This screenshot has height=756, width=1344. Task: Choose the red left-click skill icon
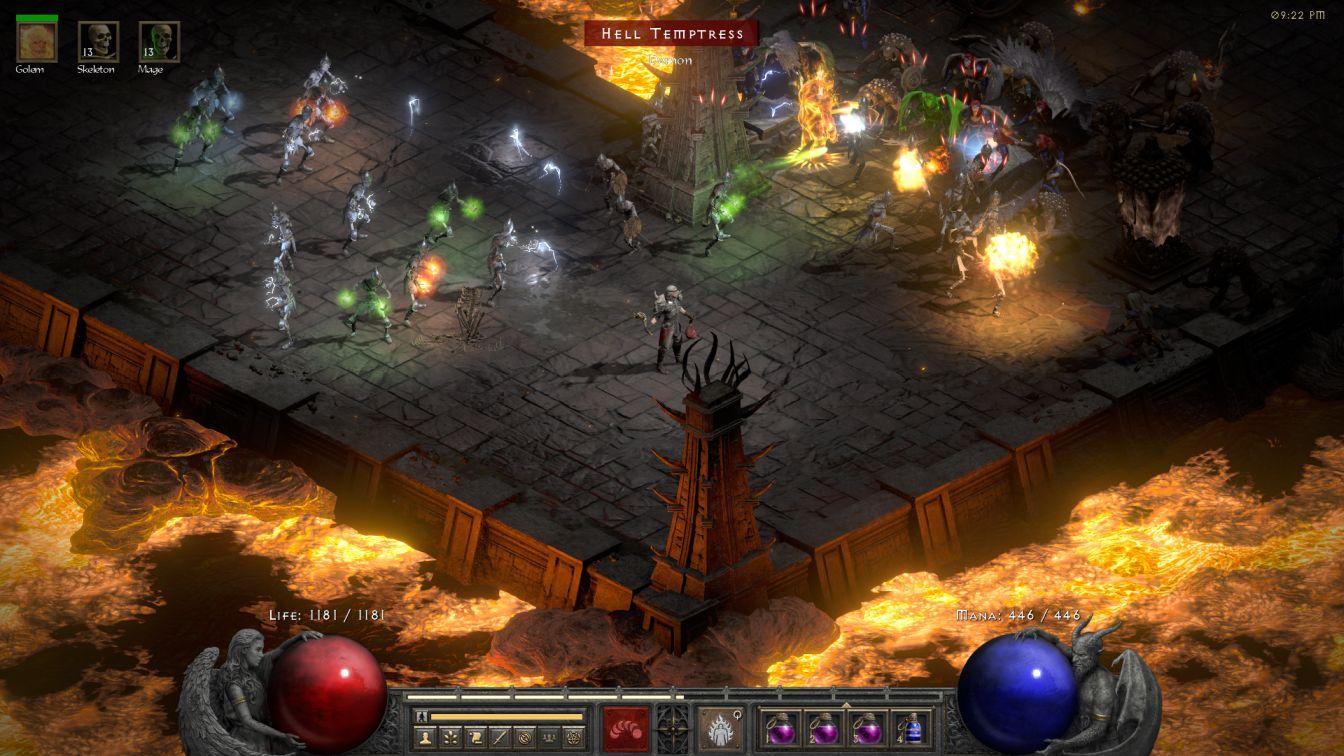click(625, 727)
